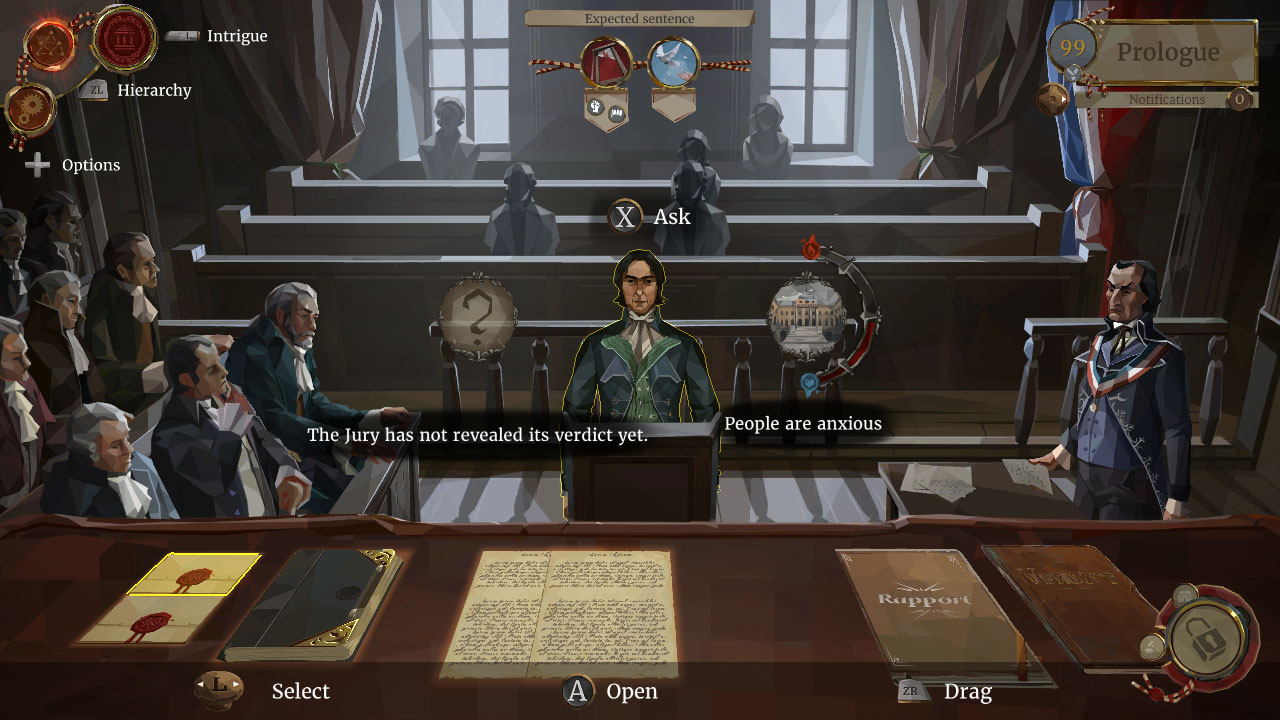Toggle the dove acquittal medallion
The image size is (1280, 720).
click(x=674, y=60)
